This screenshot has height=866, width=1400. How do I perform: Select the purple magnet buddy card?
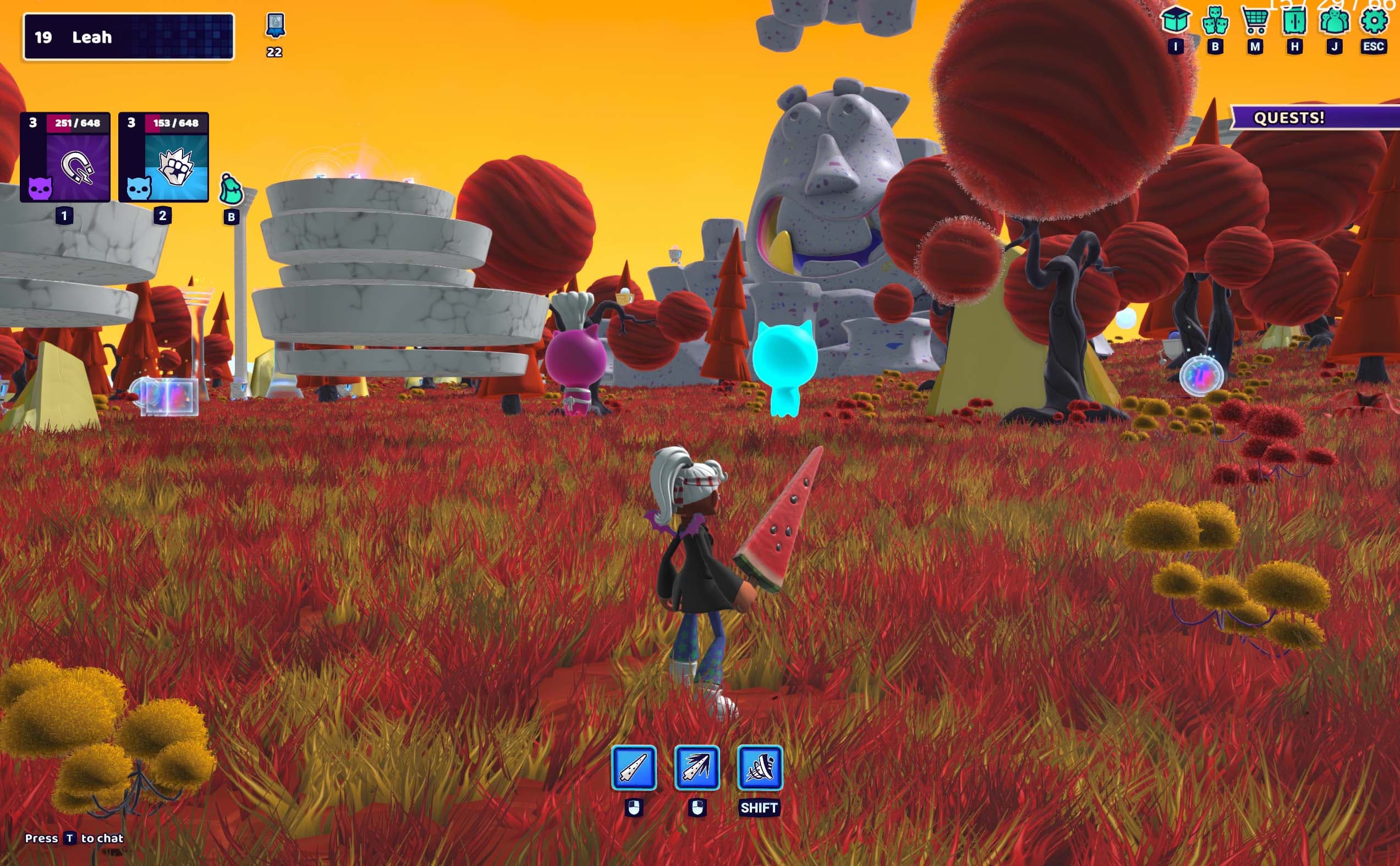pyautogui.click(x=65, y=157)
